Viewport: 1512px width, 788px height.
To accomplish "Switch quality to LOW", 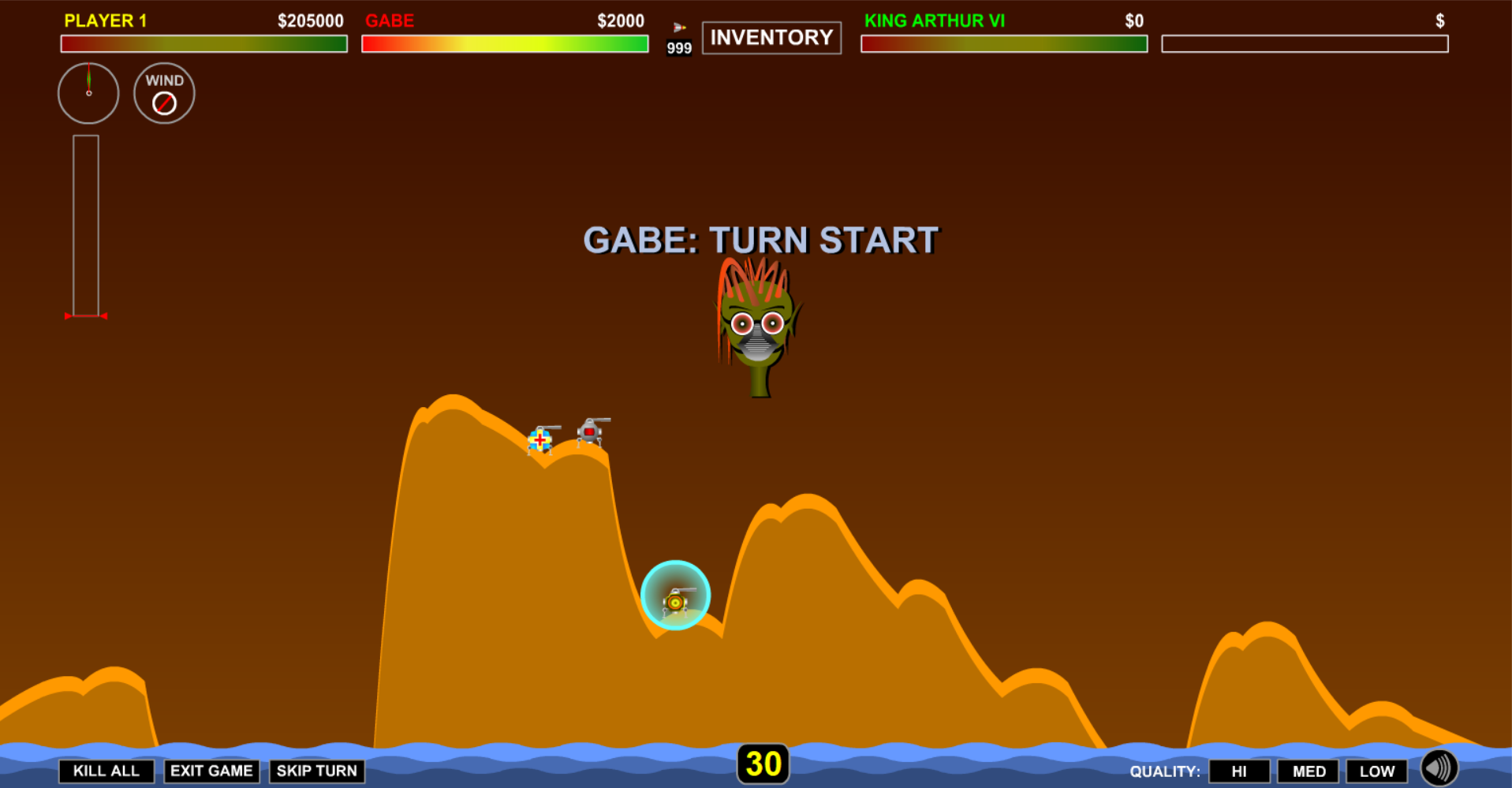I will (x=1376, y=771).
